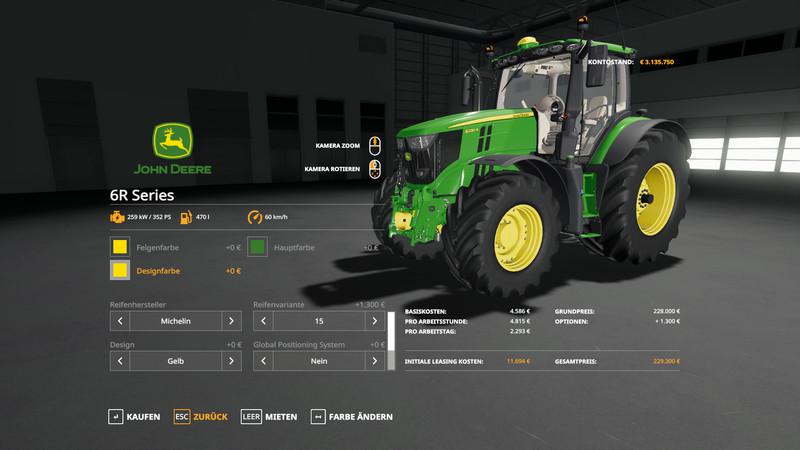Switch Design to previous option before Gelb
The image size is (800, 450).
point(120,360)
